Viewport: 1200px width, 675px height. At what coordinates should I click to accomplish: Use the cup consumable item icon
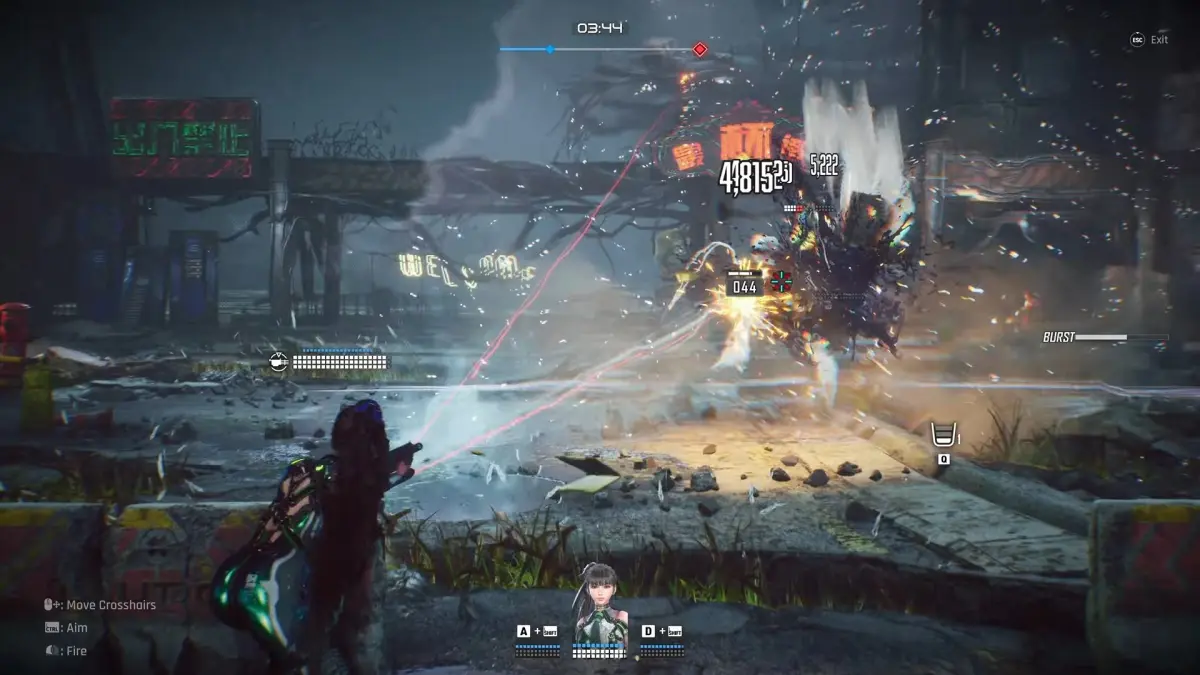[943, 436]
